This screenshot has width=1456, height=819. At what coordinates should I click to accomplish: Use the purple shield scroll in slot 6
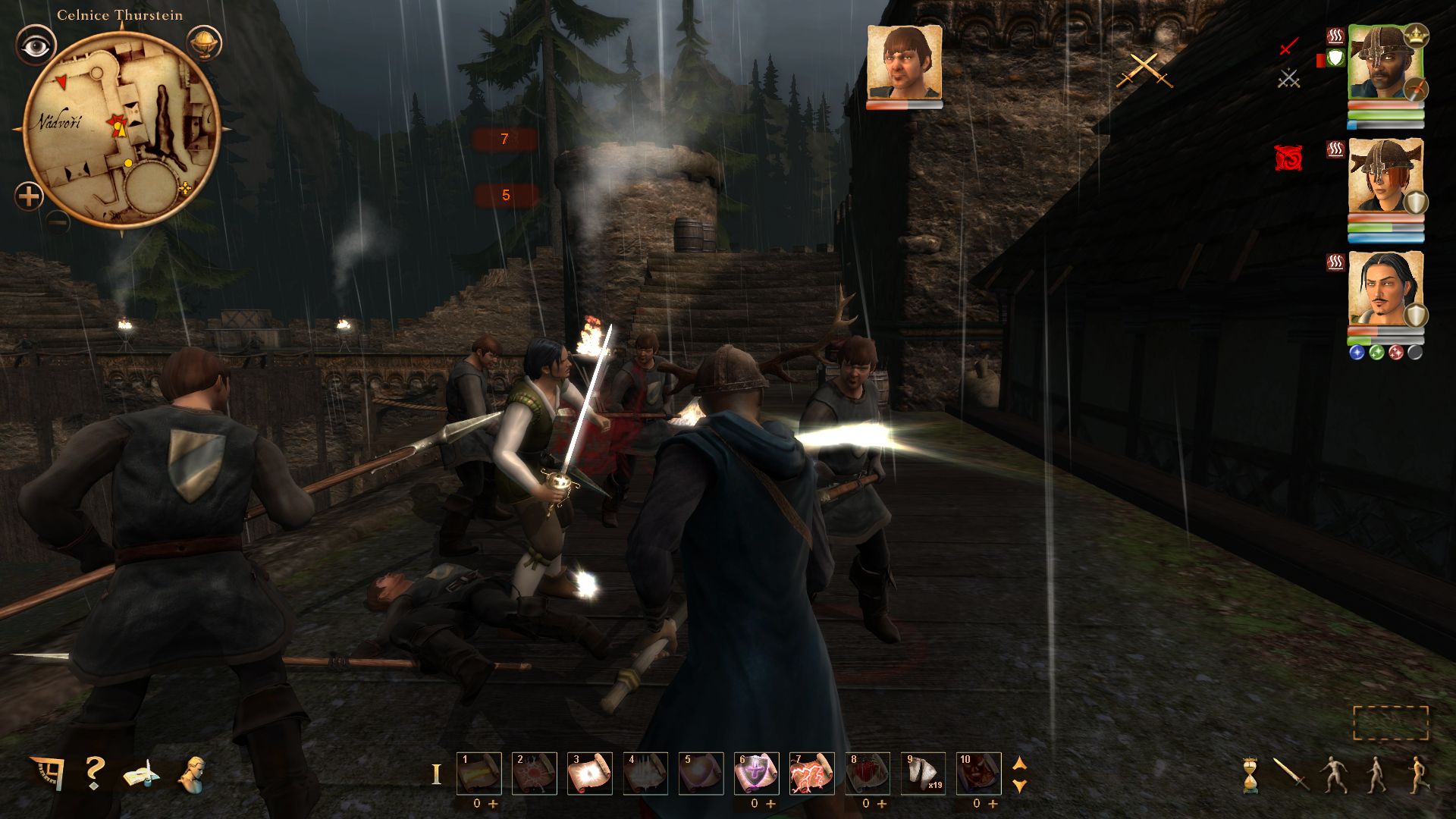pyautogui.click(x=756, y=773)
